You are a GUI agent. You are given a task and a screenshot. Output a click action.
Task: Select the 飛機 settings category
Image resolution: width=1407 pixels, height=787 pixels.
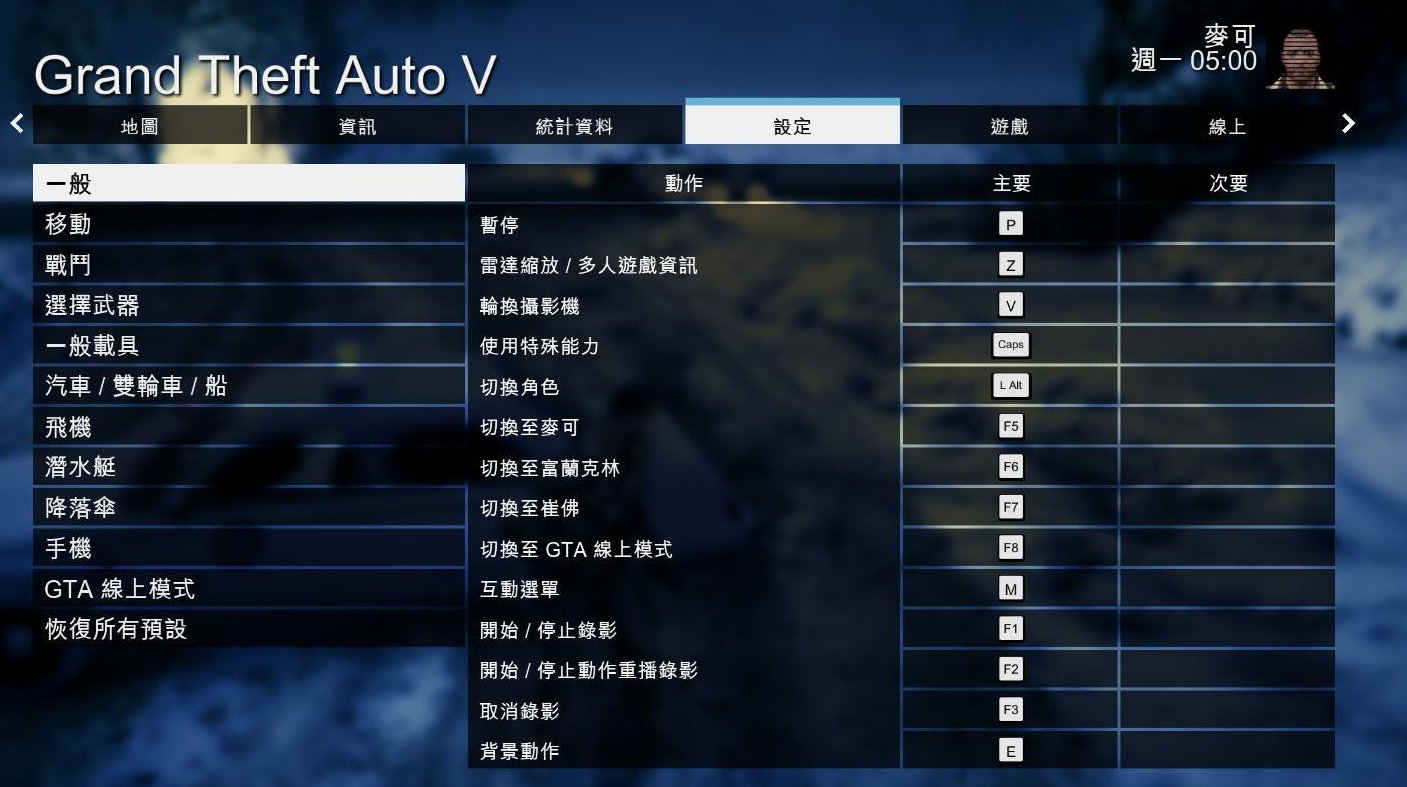(x=248, y=427)
